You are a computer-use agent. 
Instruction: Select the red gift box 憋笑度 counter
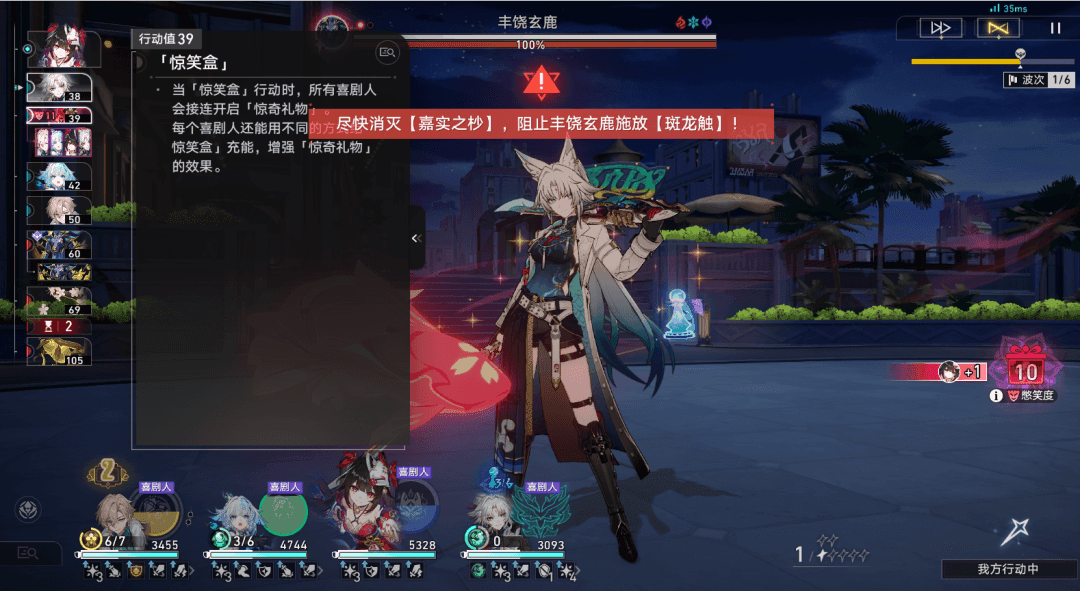click(1025, 368)
